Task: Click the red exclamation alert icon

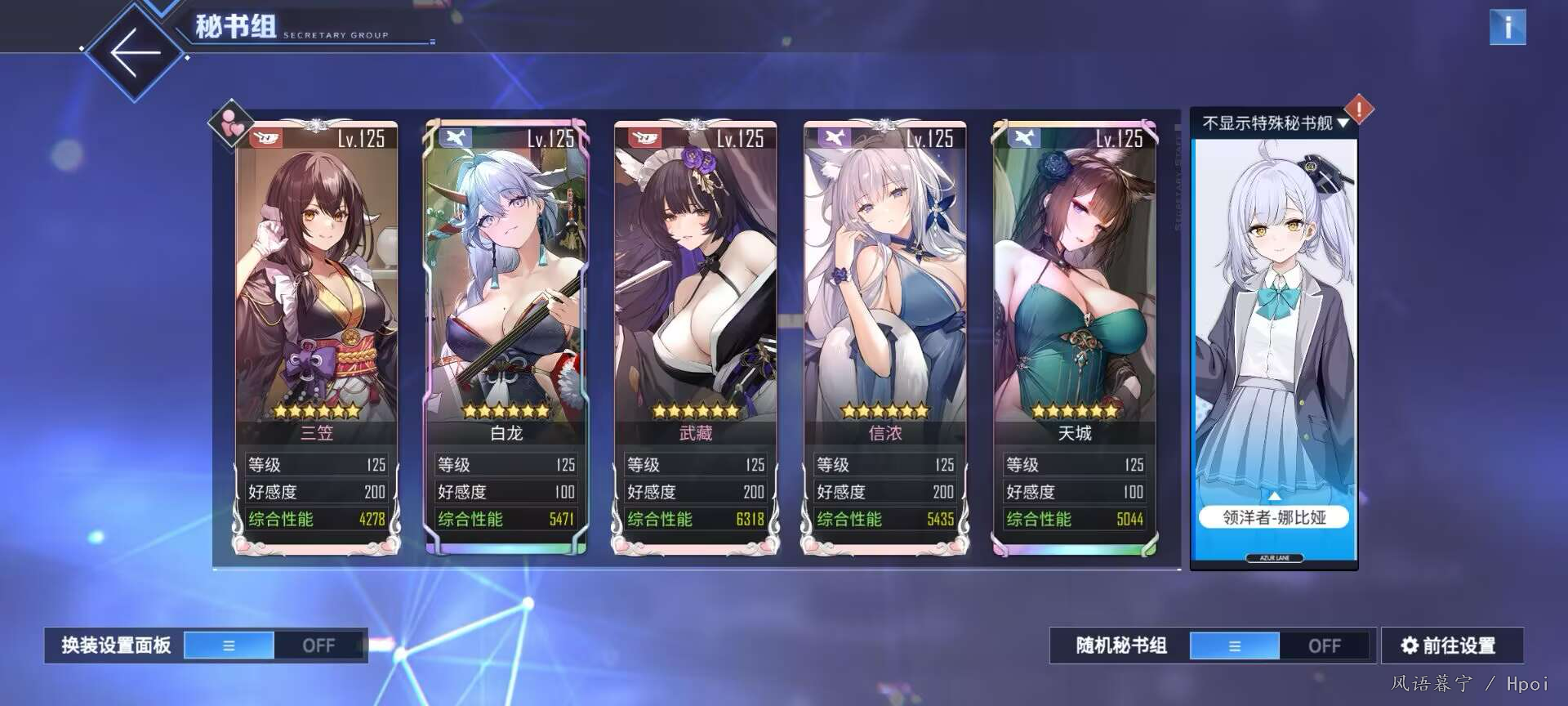Action: click(x=1359, y=109)
